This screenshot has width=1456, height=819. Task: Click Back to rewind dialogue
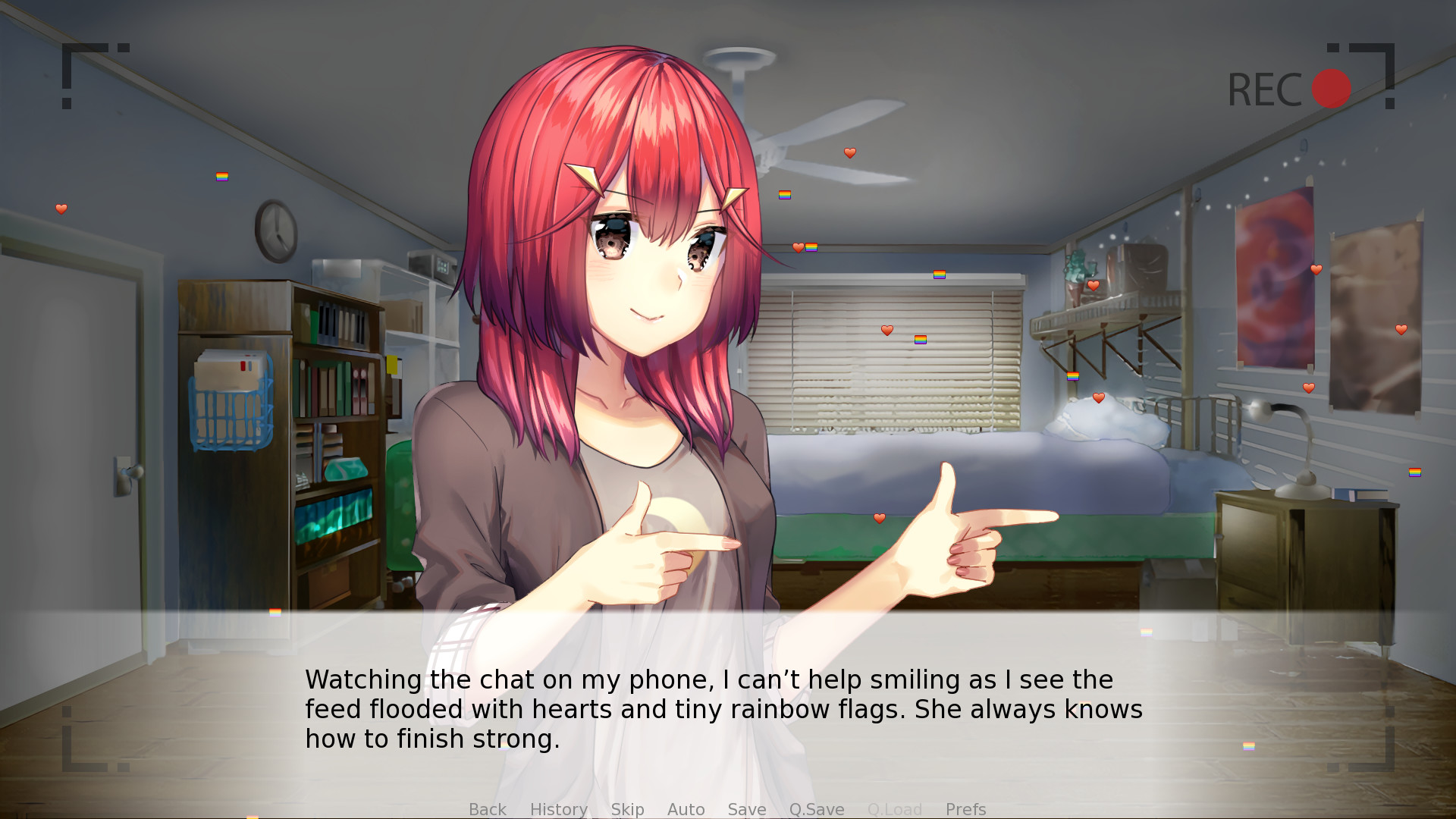487,809
